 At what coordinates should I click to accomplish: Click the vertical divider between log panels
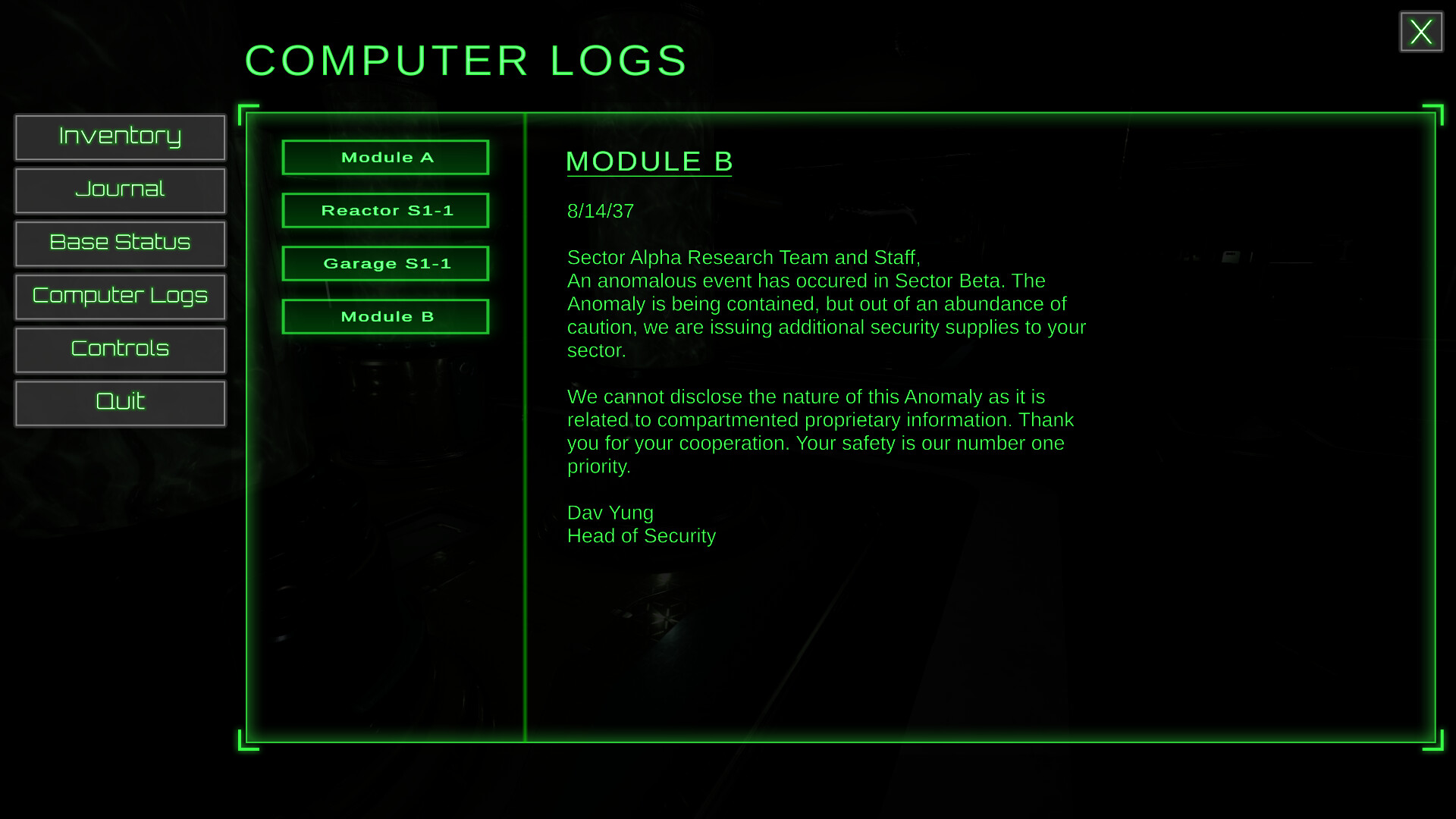click(526, 425)
